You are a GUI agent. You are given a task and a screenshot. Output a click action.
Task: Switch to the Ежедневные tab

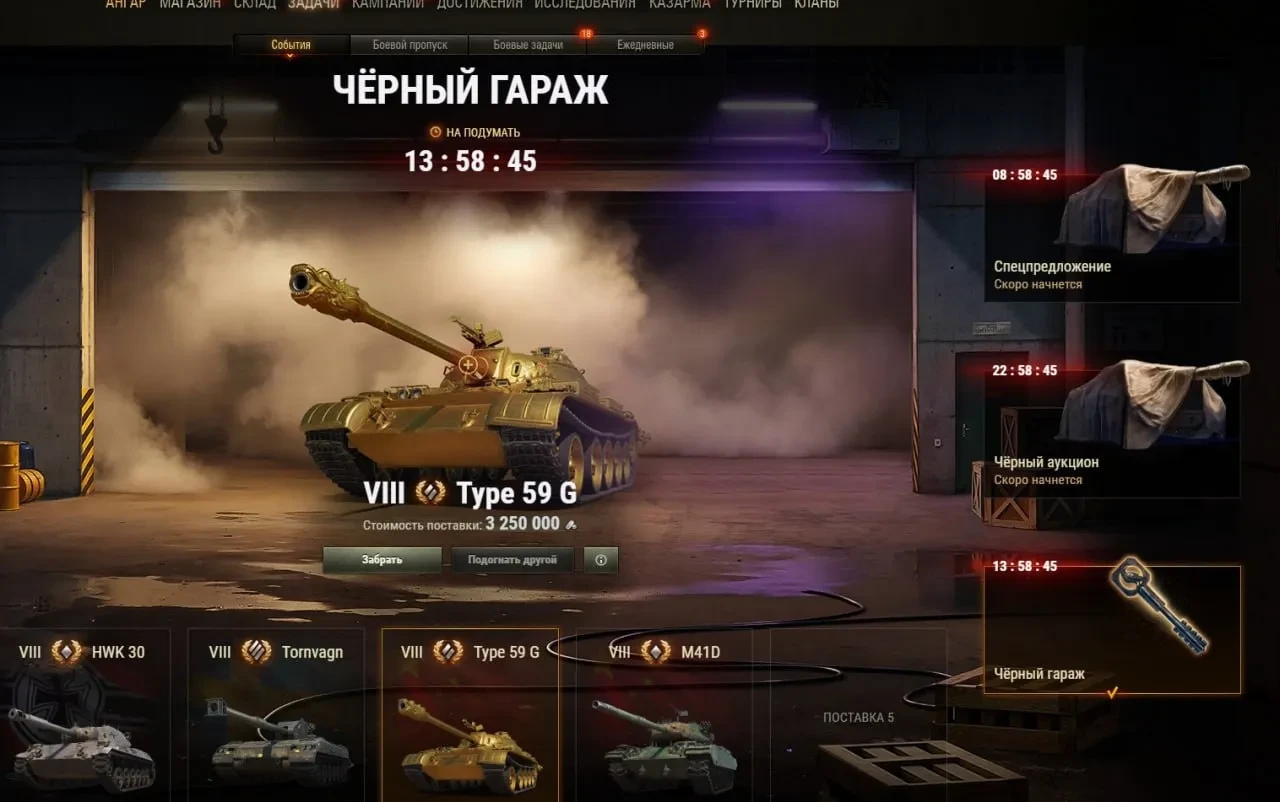click(645, 45)
